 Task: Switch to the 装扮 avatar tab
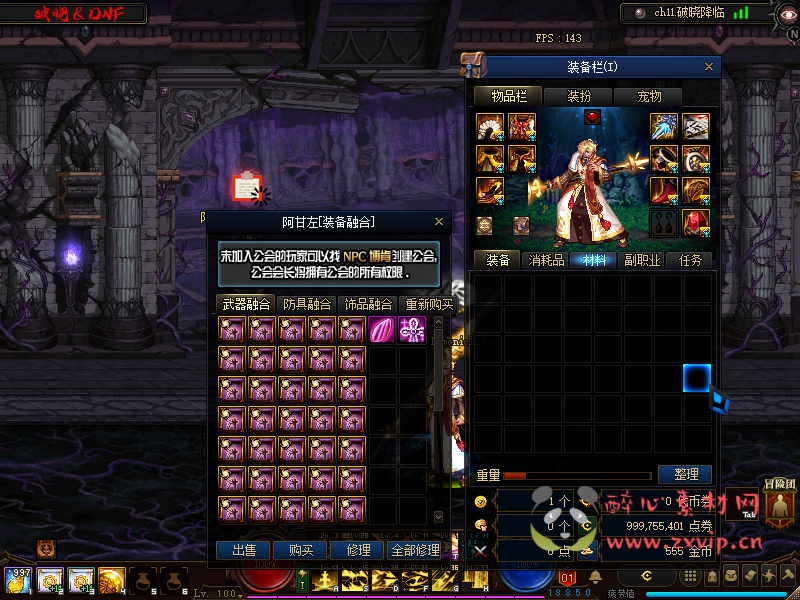(x=579, y=96)
